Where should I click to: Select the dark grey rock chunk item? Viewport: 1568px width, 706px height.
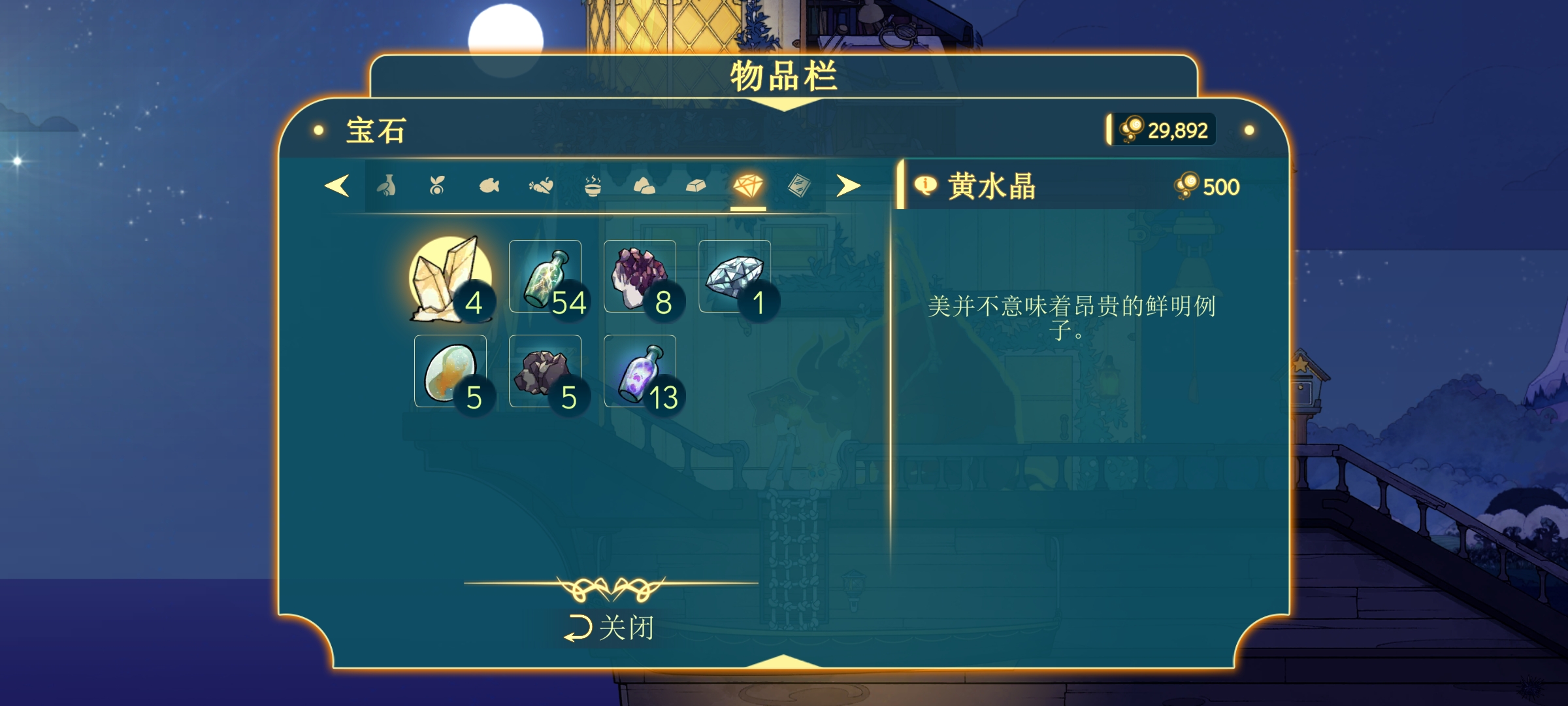click(x=545, y=371)
